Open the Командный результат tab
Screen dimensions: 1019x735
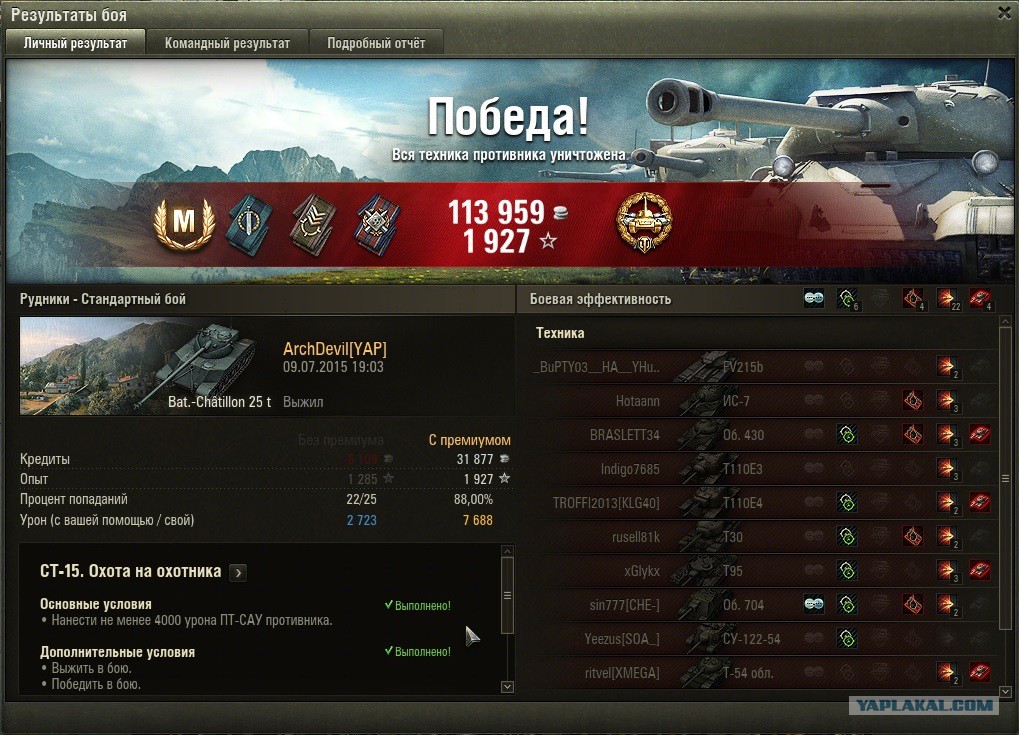tap(227, 43)
